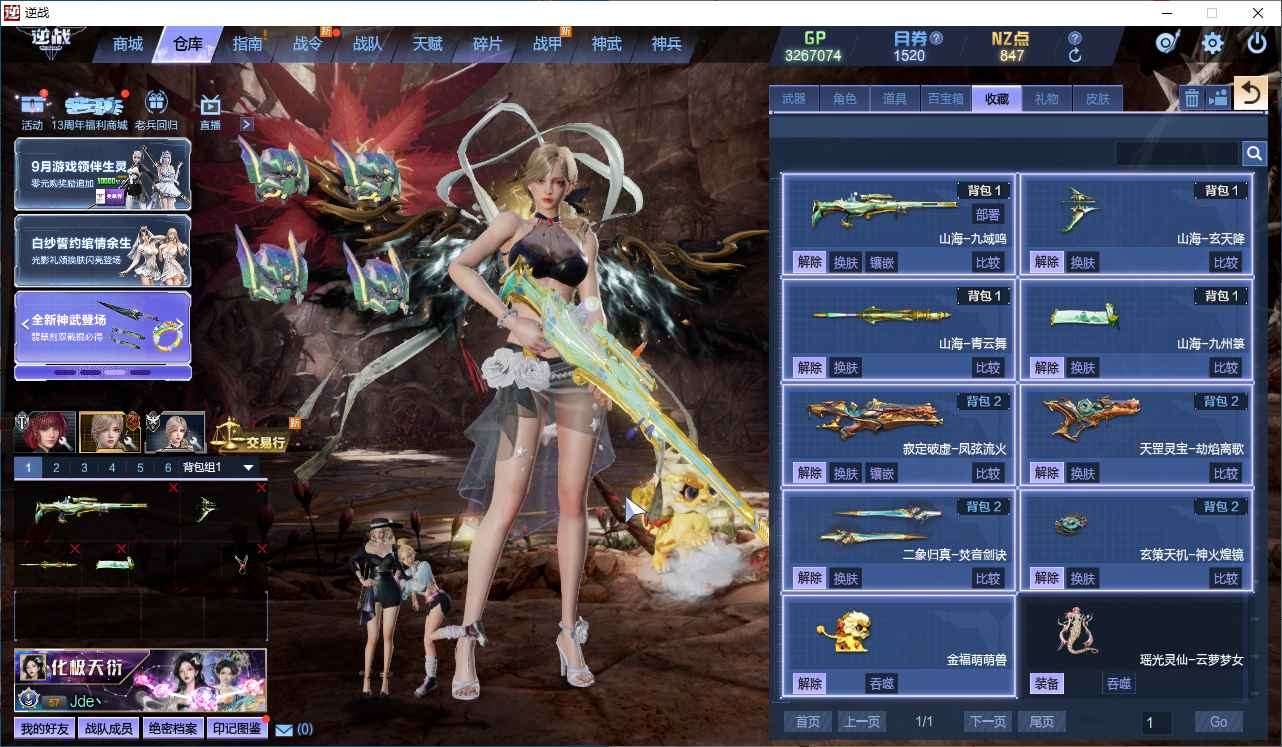Image resolution: width=1282 pixels, height=747 pixels.
Task: Go to 下一页 next page
Action: (987, 721)
